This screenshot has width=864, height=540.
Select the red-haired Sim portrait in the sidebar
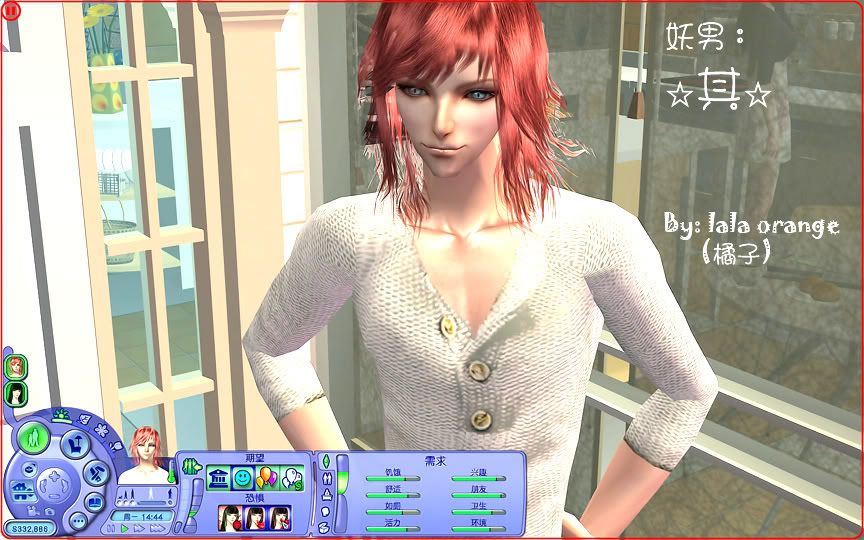coord(16,367)
